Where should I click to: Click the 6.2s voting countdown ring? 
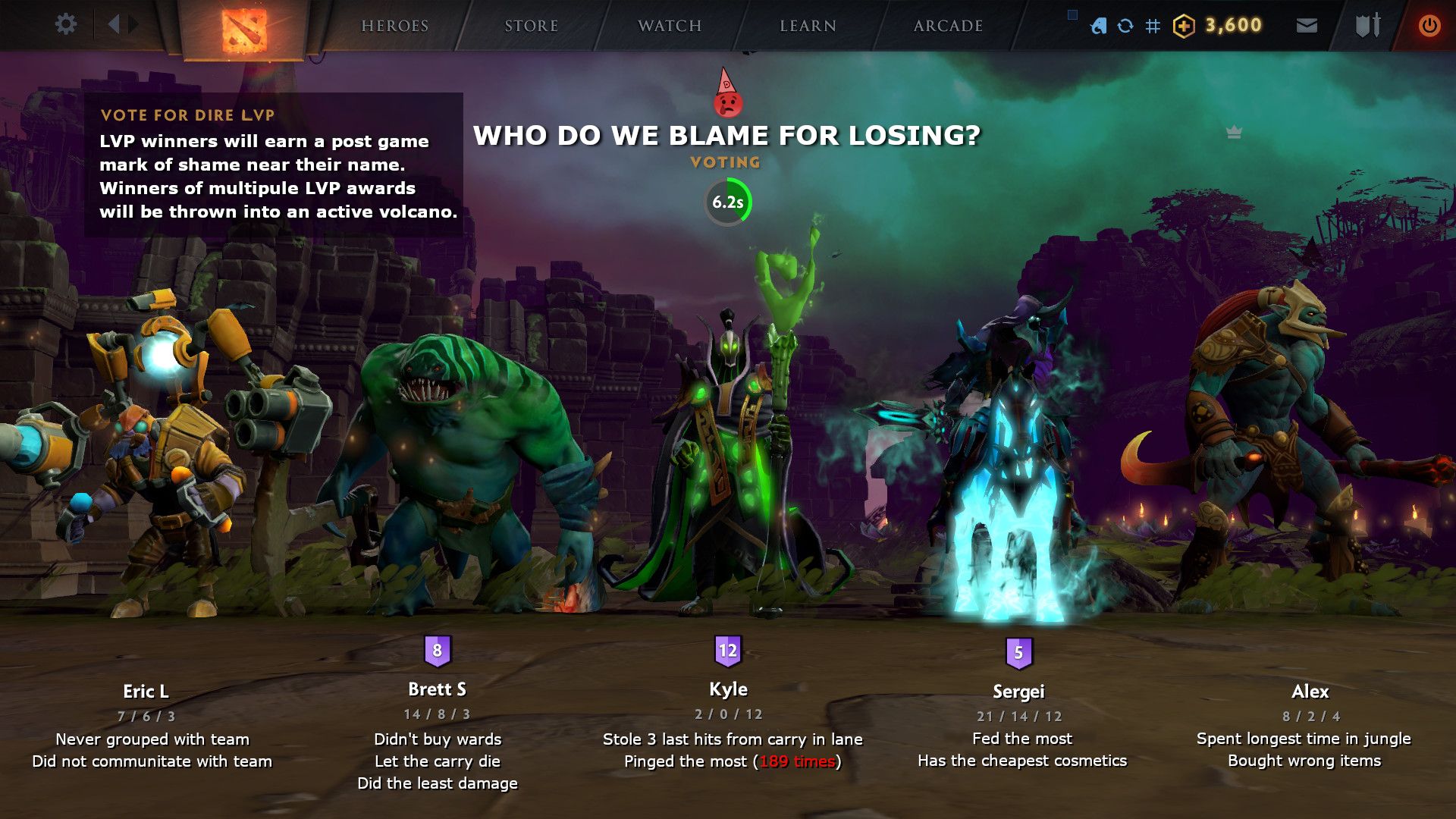pos(727,201)
